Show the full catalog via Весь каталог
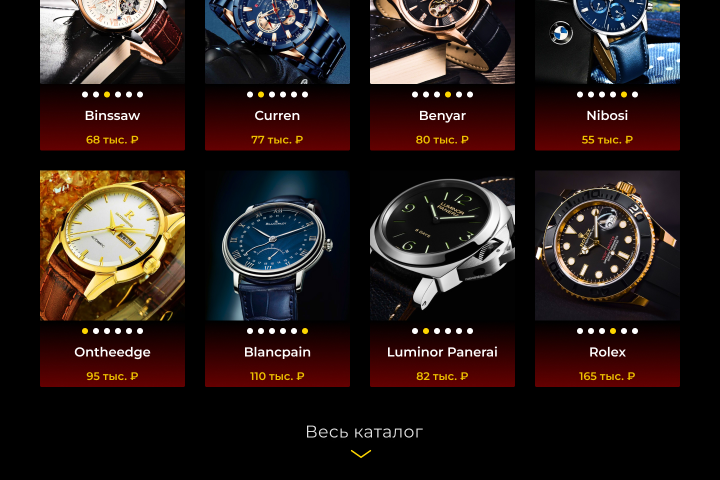This screenshot has height=480, width=720. tap(364, 432)
